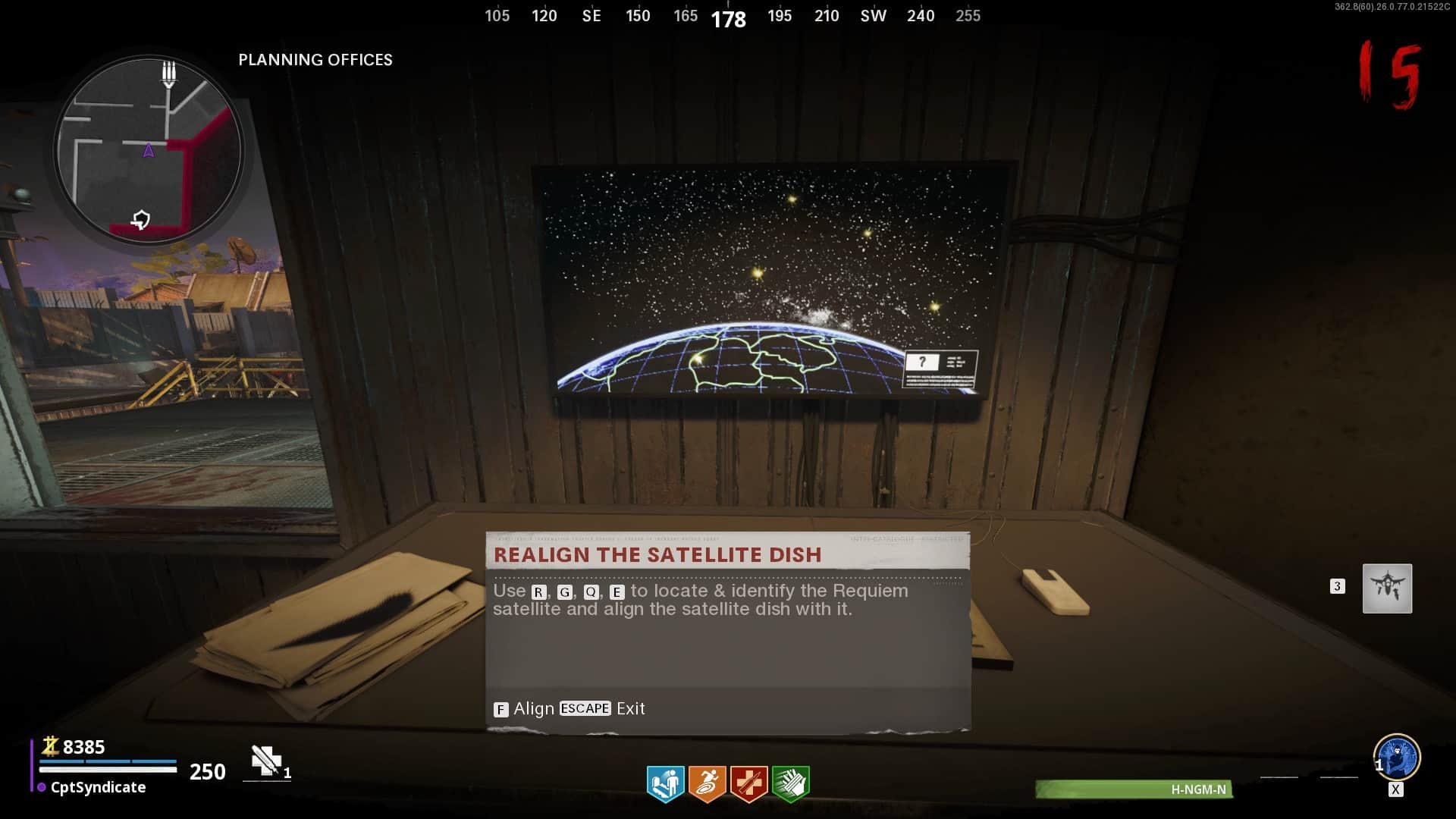
Task: Select the blue Quick Revive perk icon
Action: pos(665,783)
